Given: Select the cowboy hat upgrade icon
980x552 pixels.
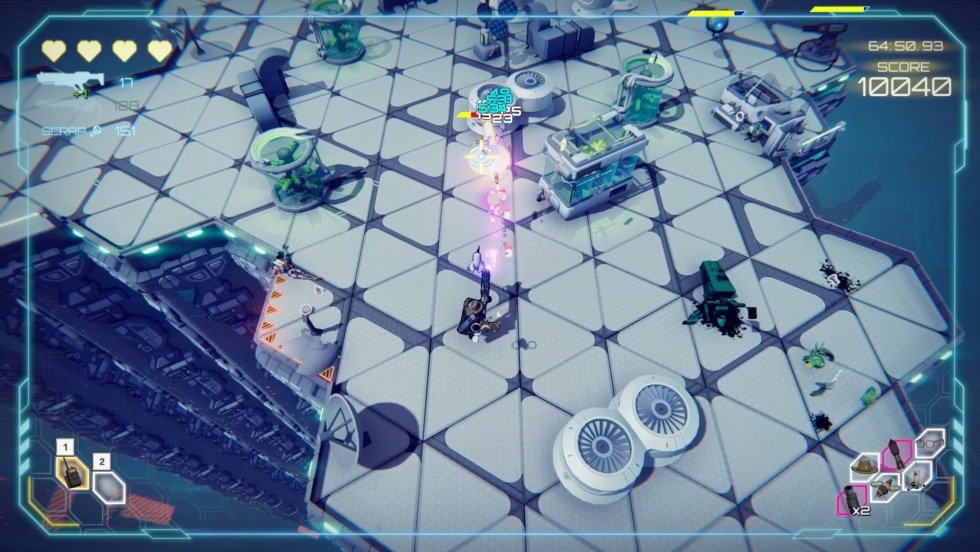Looking at the screenshot, I should point(865,466).
